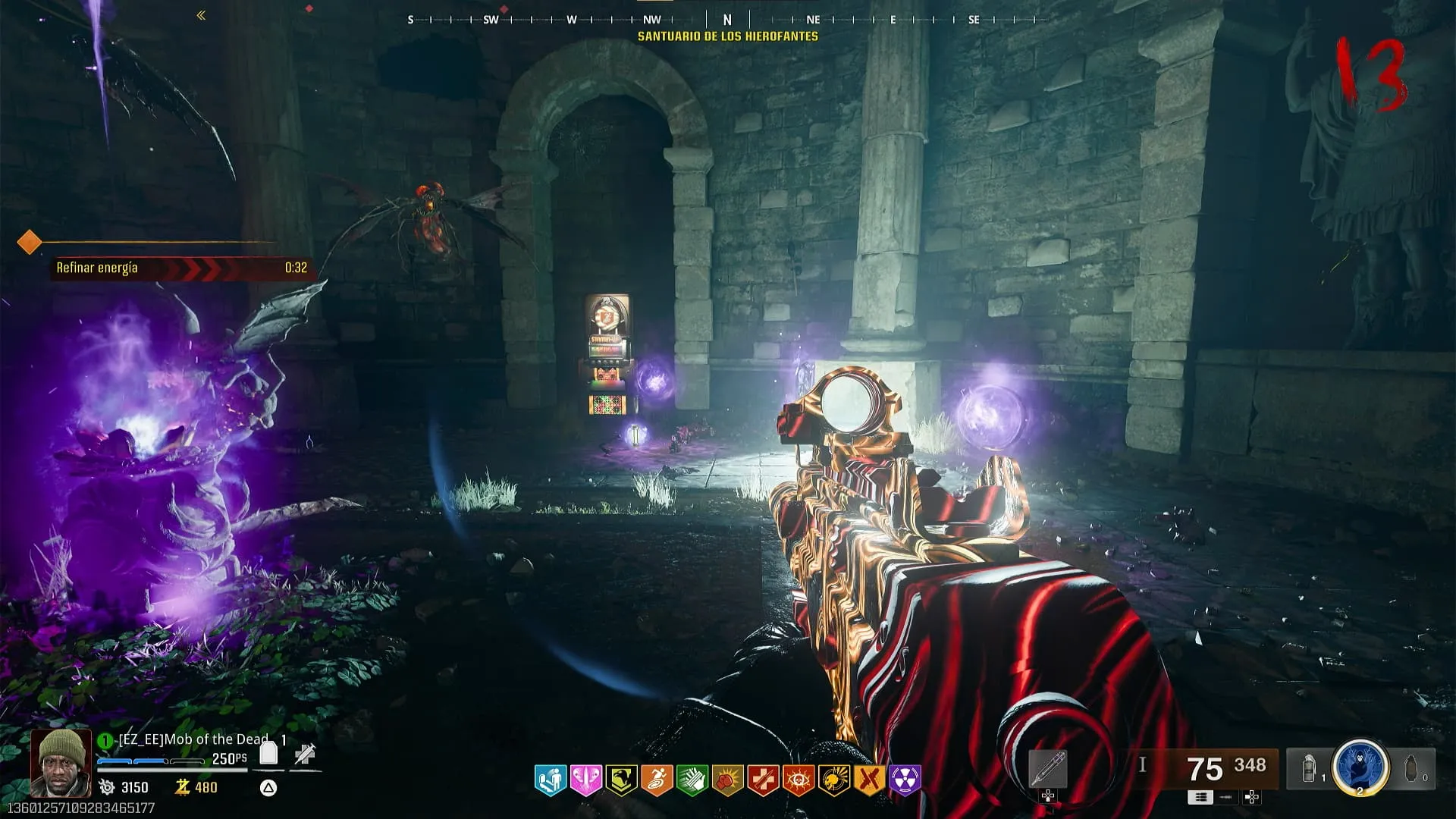Click the self-revive syringe icon
This screenshot has width=1456, height=819.
[x=305, y=754]
